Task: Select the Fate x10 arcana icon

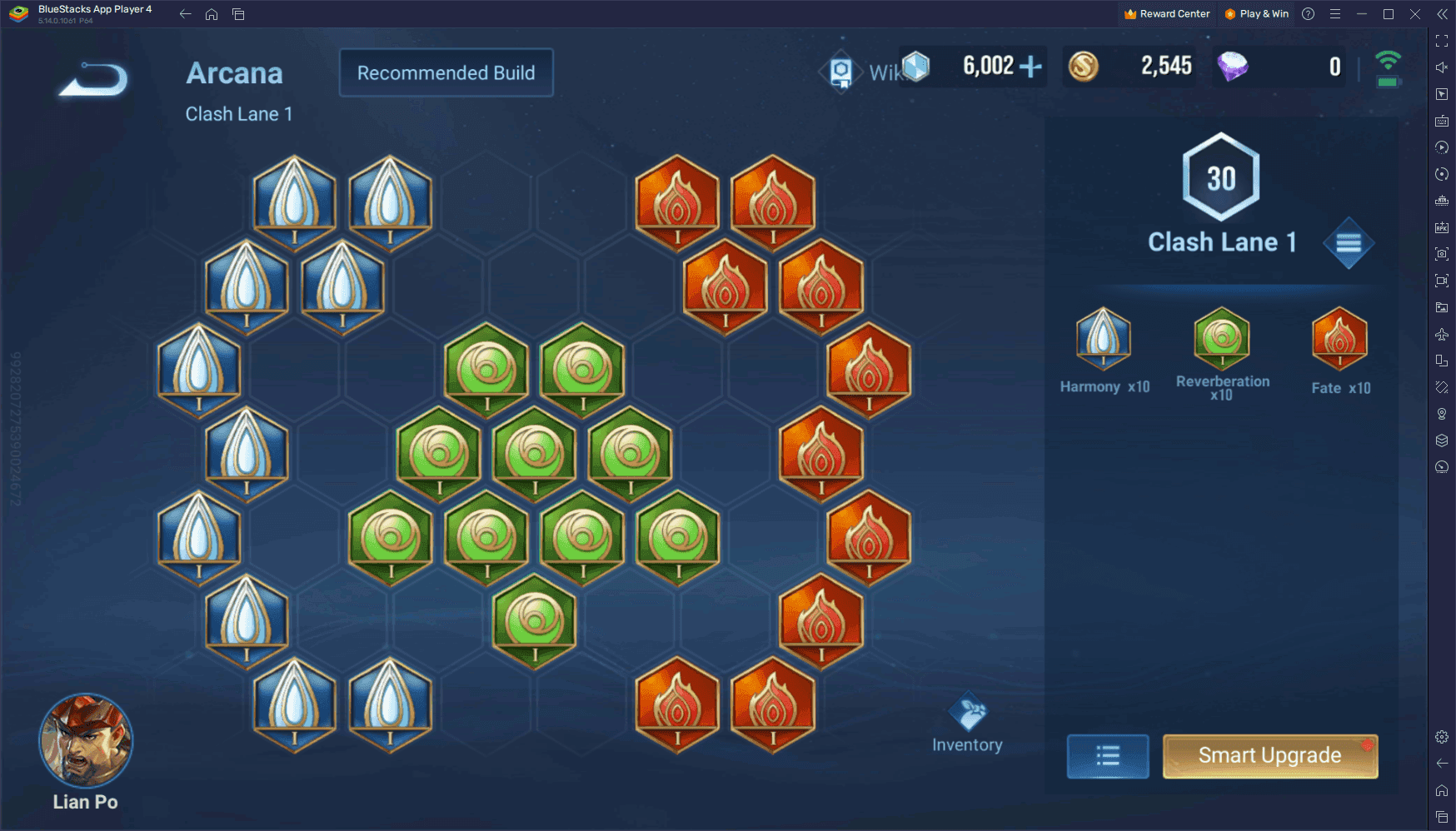Action: point(1339,340)
